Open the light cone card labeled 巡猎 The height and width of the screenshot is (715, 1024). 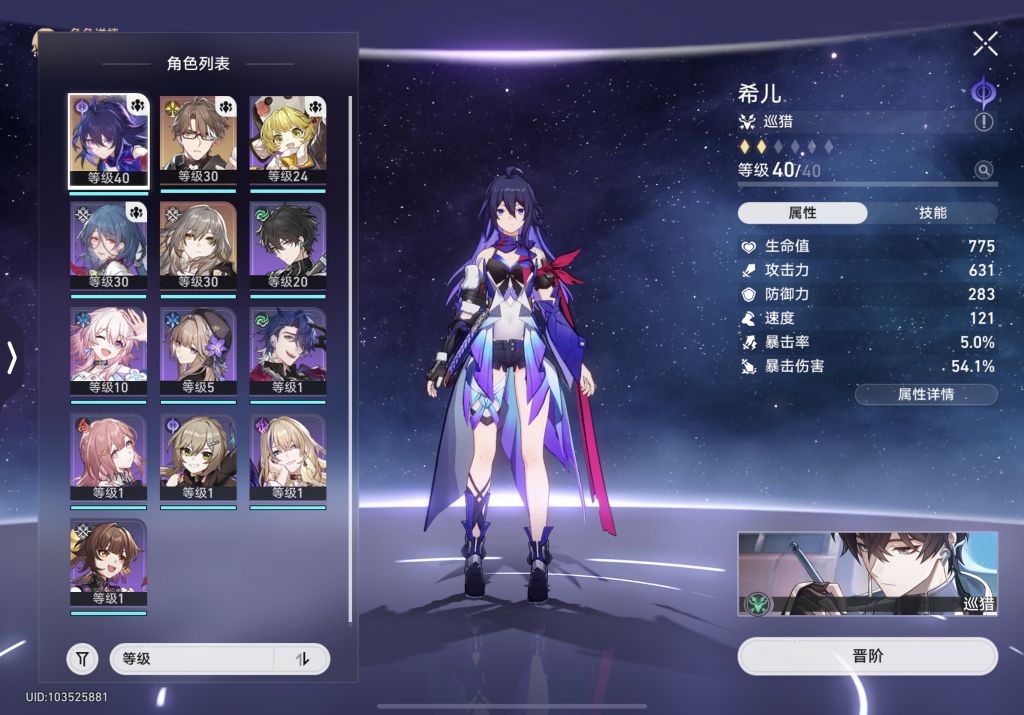(x=867, y=573)
